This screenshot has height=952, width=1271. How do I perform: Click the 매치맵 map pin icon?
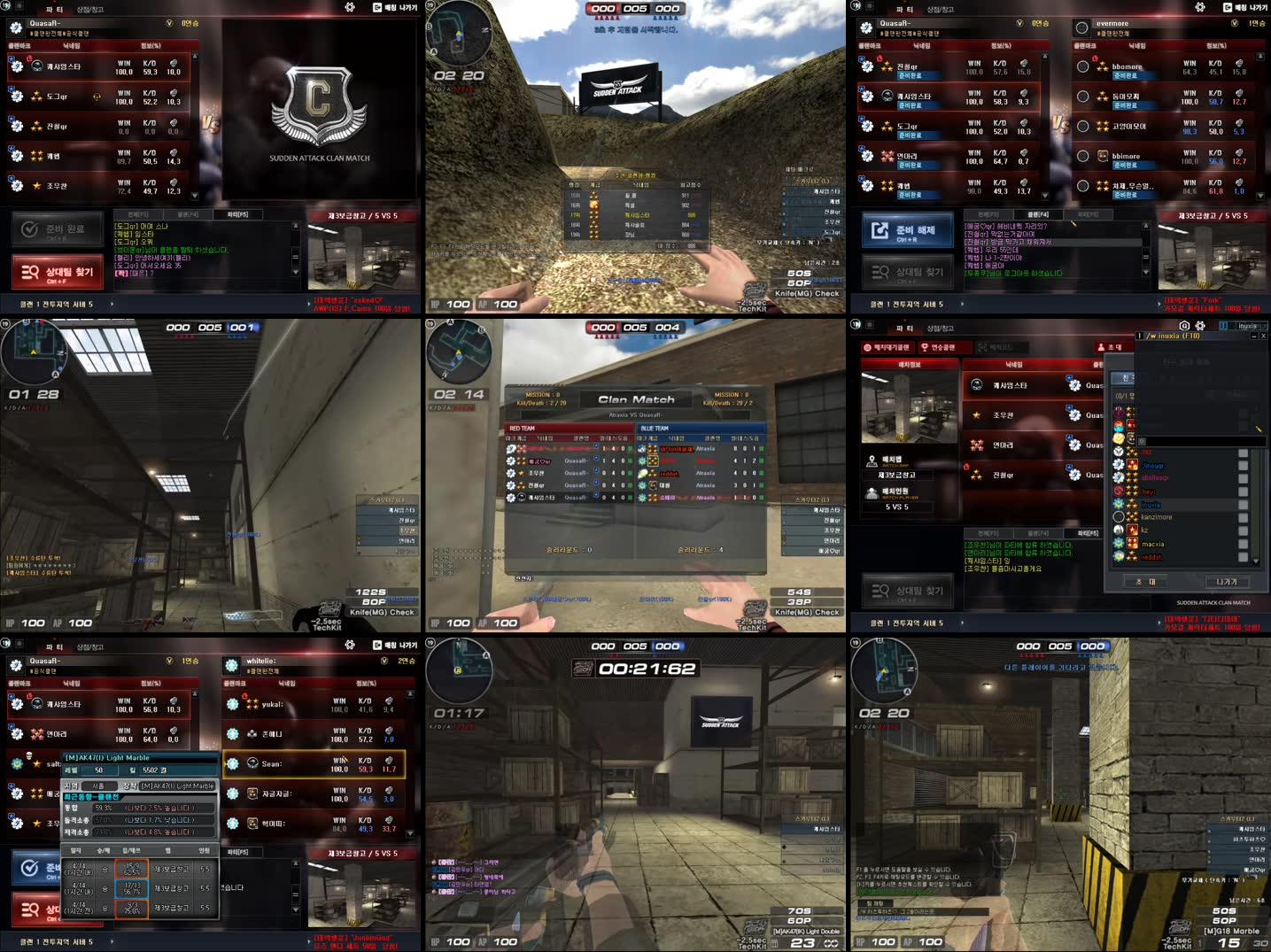point(872,459)
